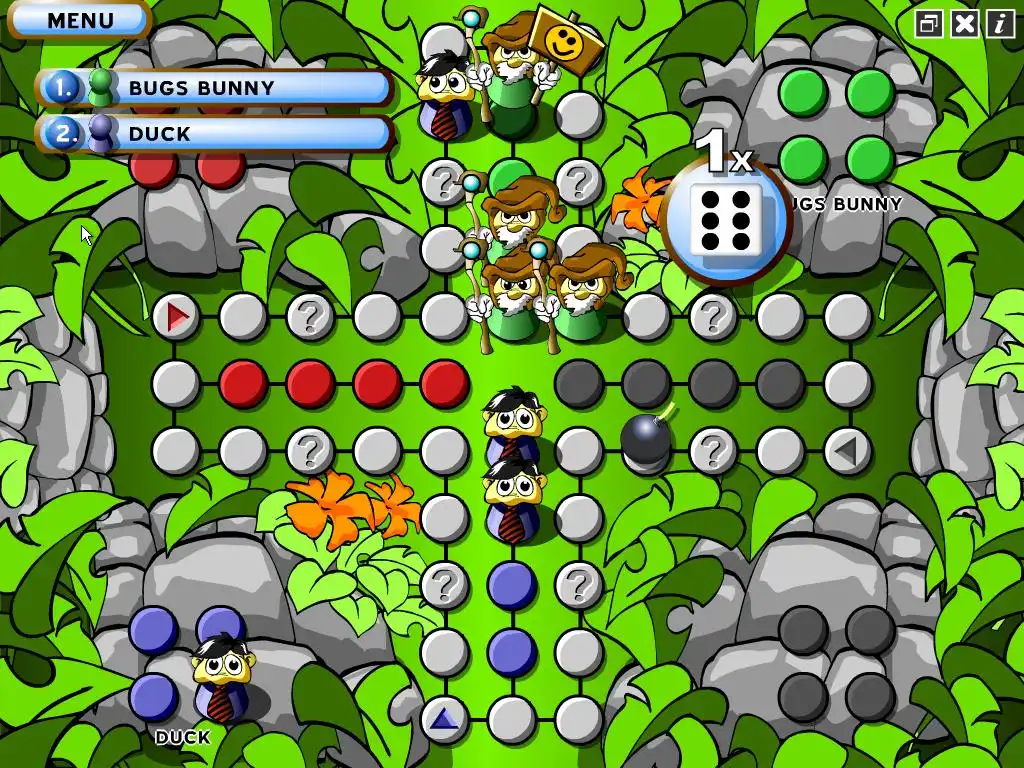Open the info button

pos(1000,24)
